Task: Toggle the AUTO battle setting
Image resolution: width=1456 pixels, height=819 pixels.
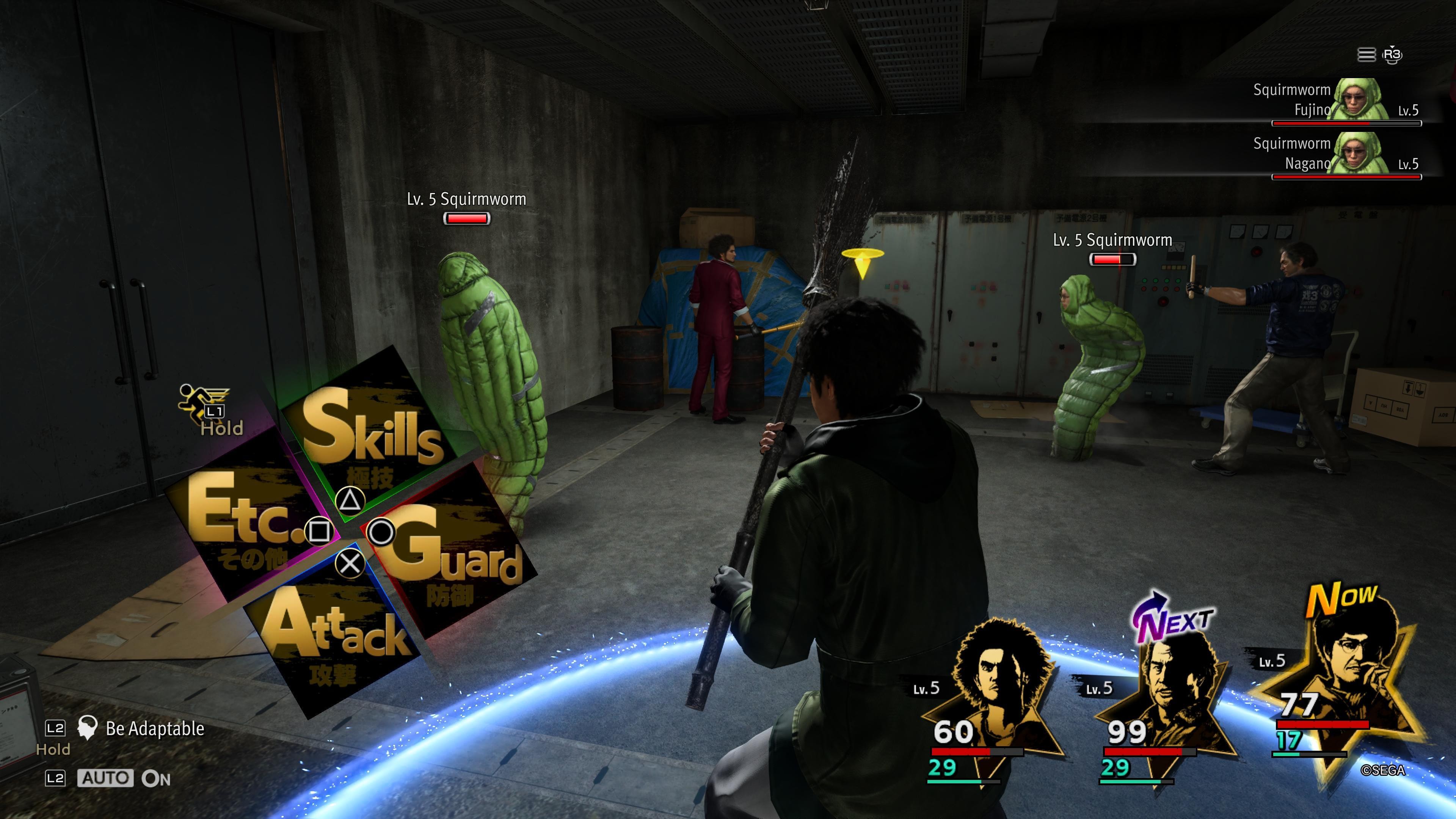Action: [106, 778]
